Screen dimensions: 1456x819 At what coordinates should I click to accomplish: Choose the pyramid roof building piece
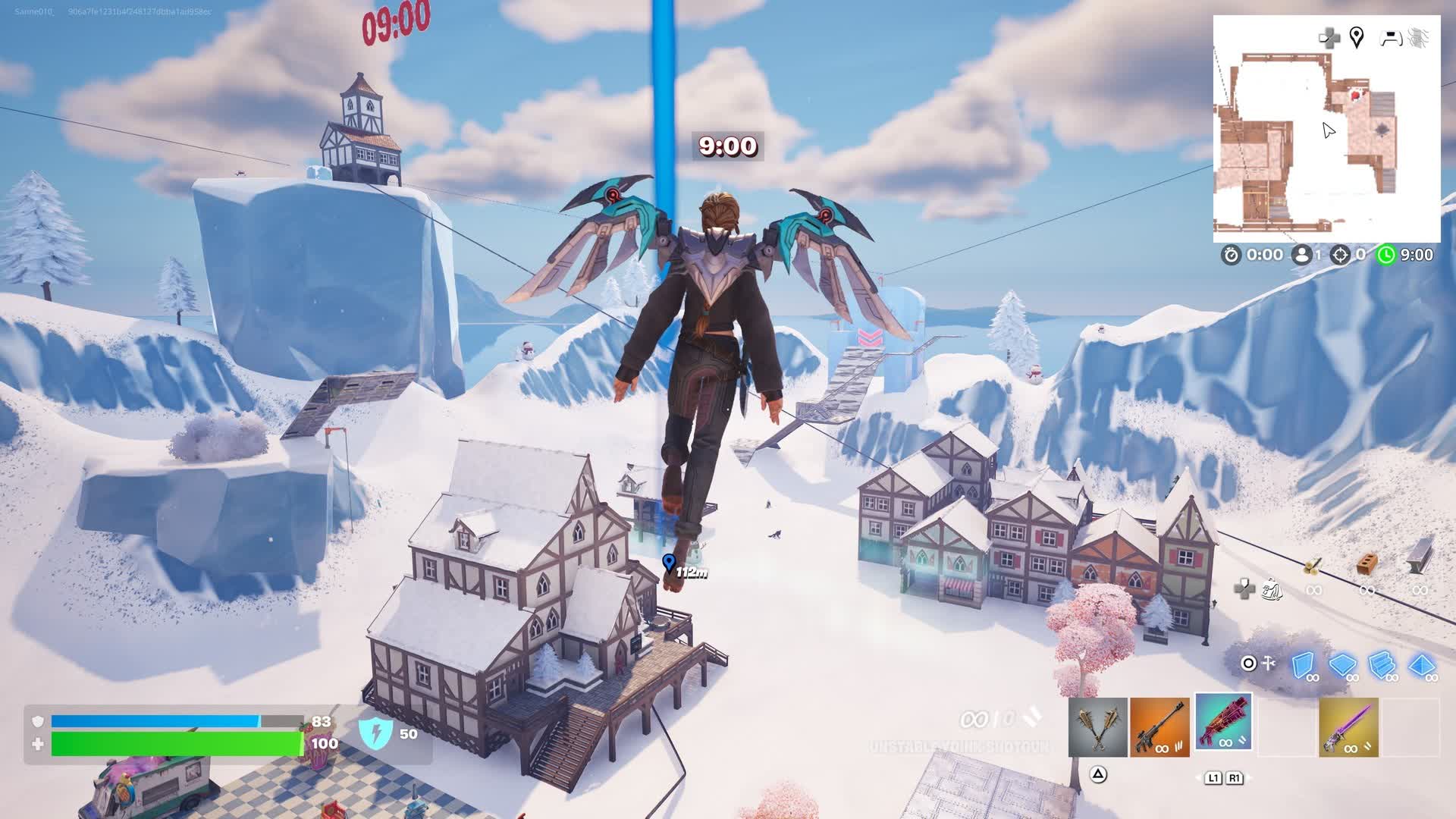(x=1421, y=665)
